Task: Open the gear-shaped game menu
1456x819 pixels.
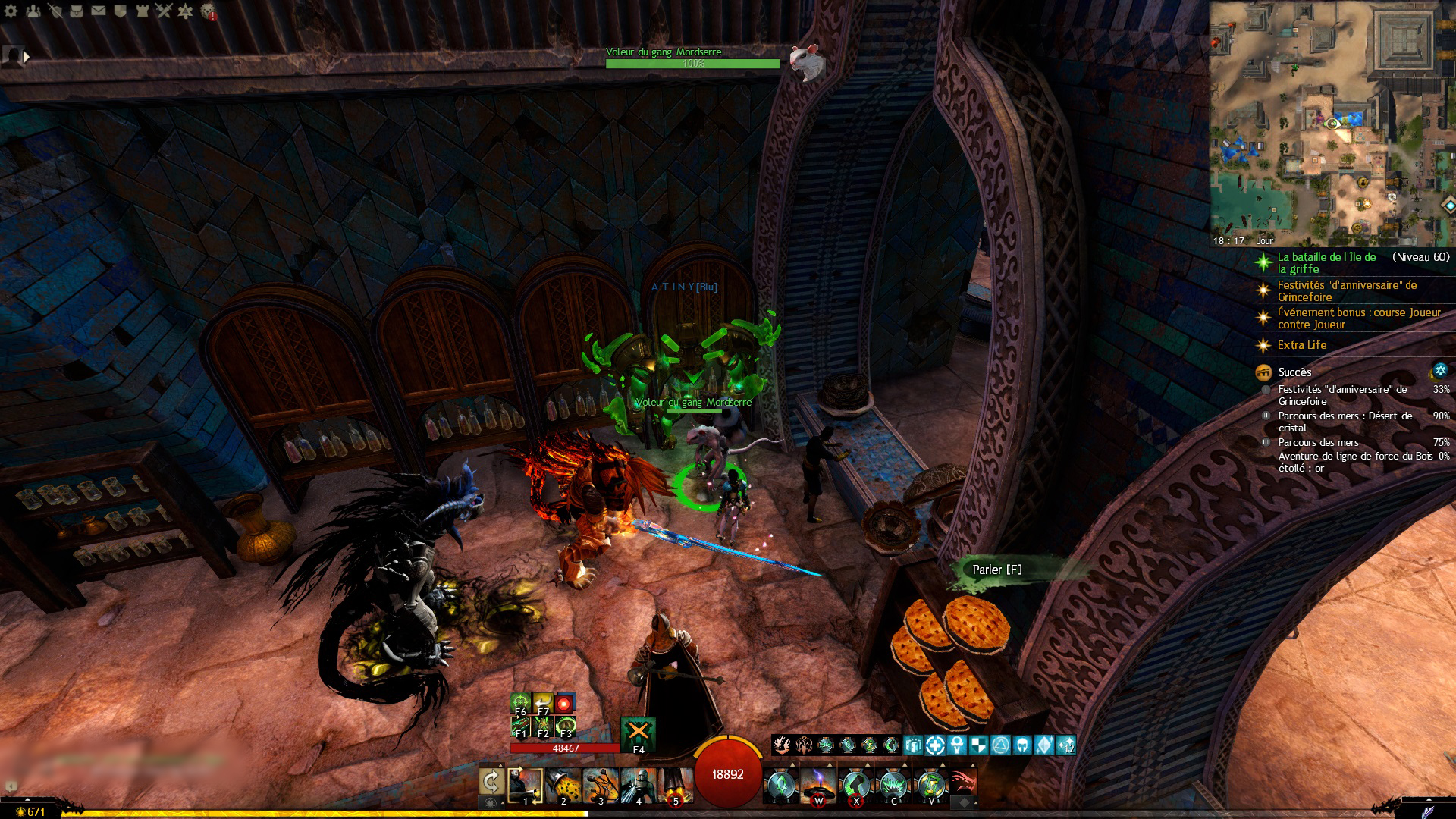Action: click(11, 11)
